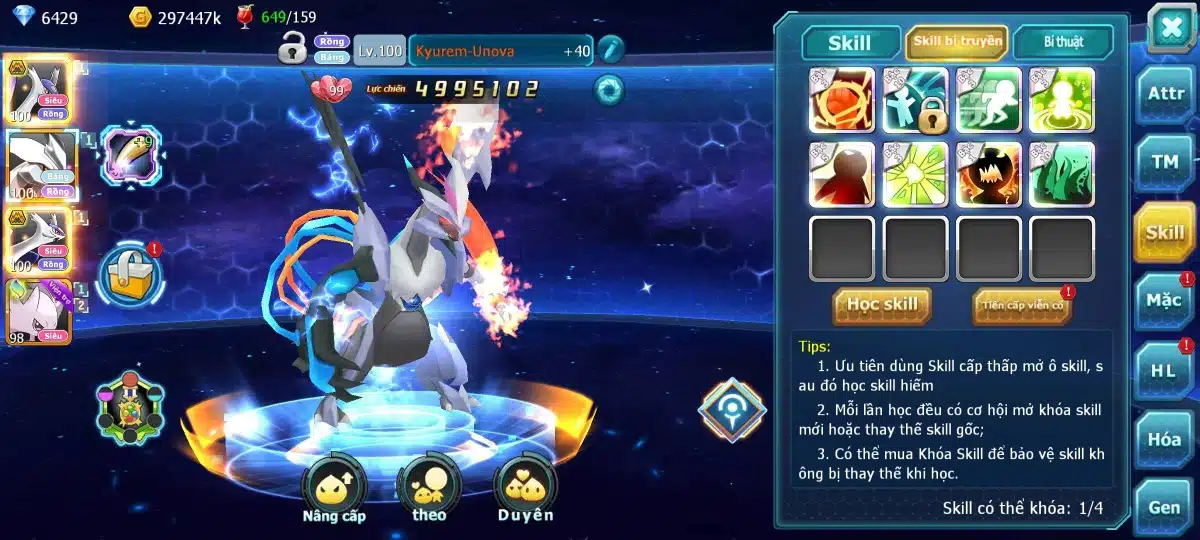Choose the green leaf skill icon

(x=1062, y=175)
